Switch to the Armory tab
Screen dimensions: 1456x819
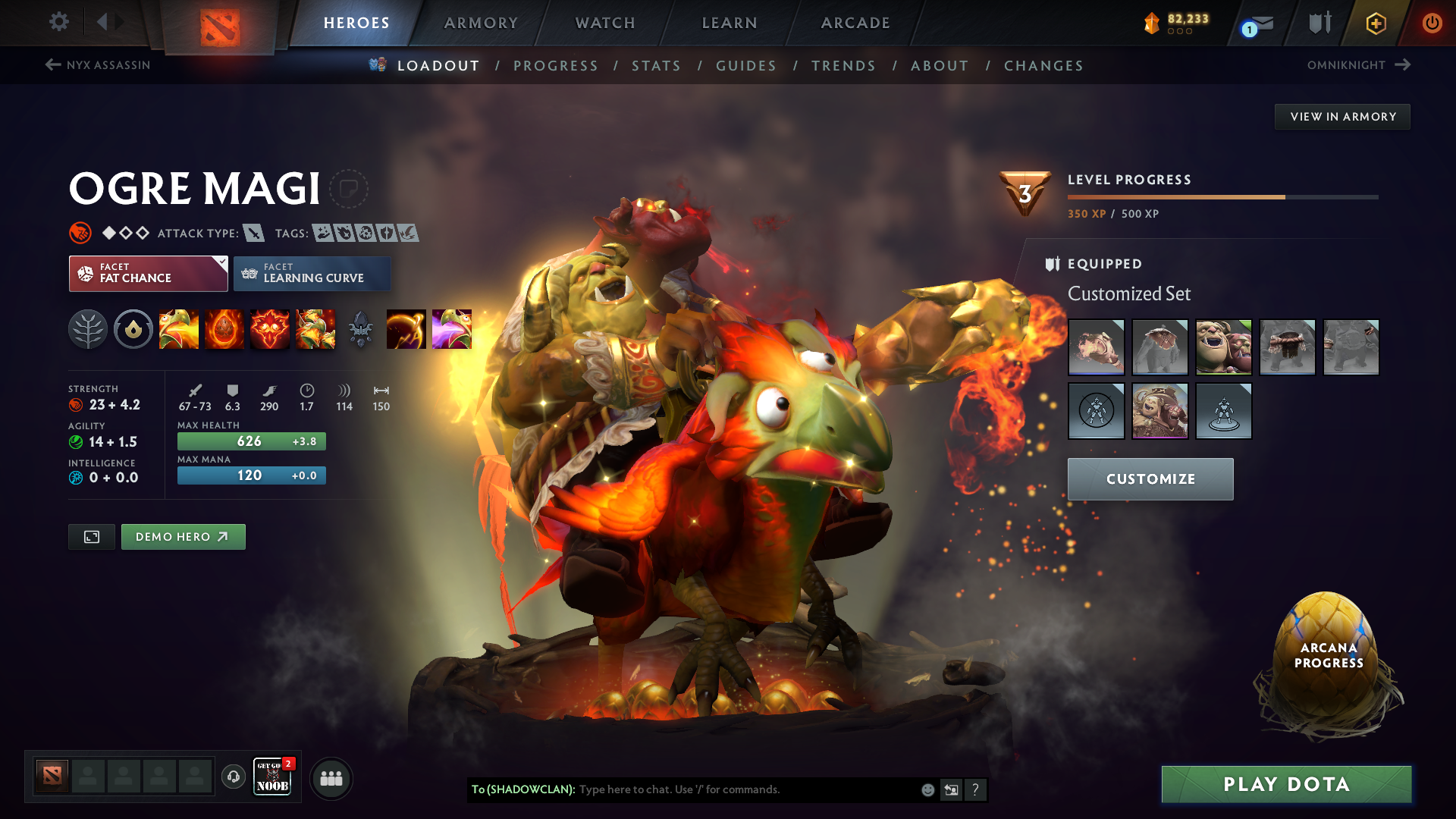pyautogui.click(x=481, y=23)
